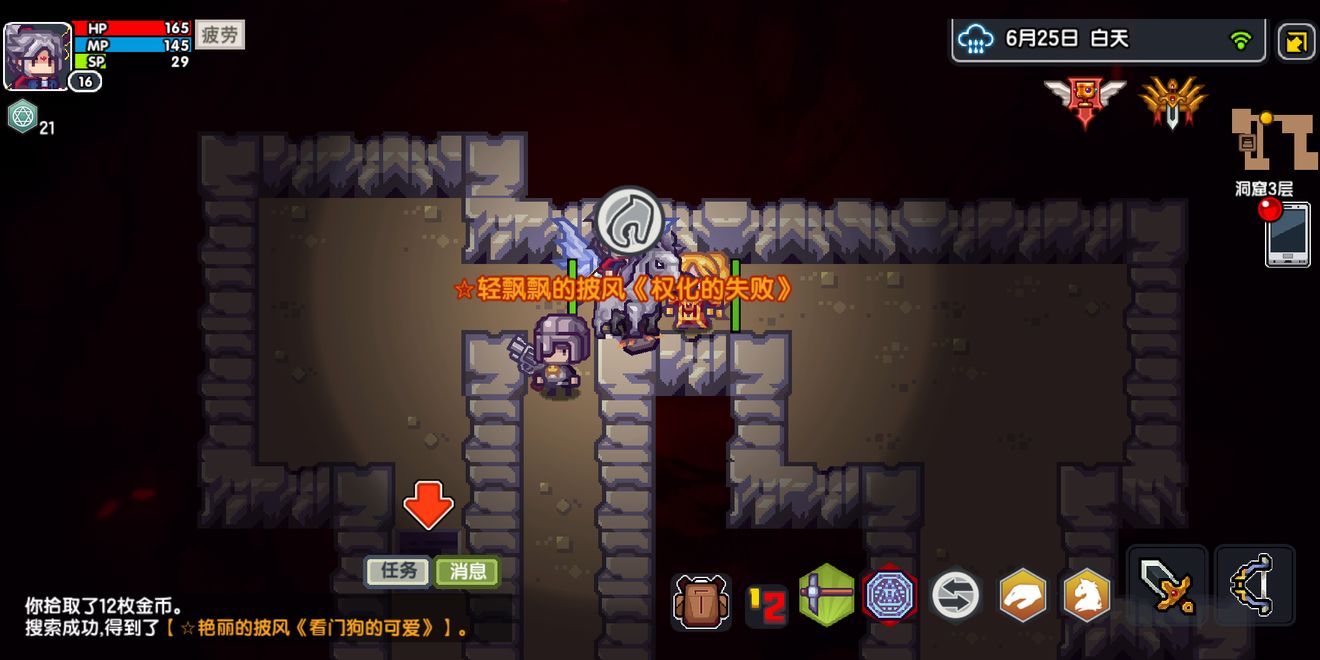The height and width of the screenshot is (660, 1320).
Task: Switch to the 任务 (quest) tab
Action: pyautogui.click(x=398, y=571)
